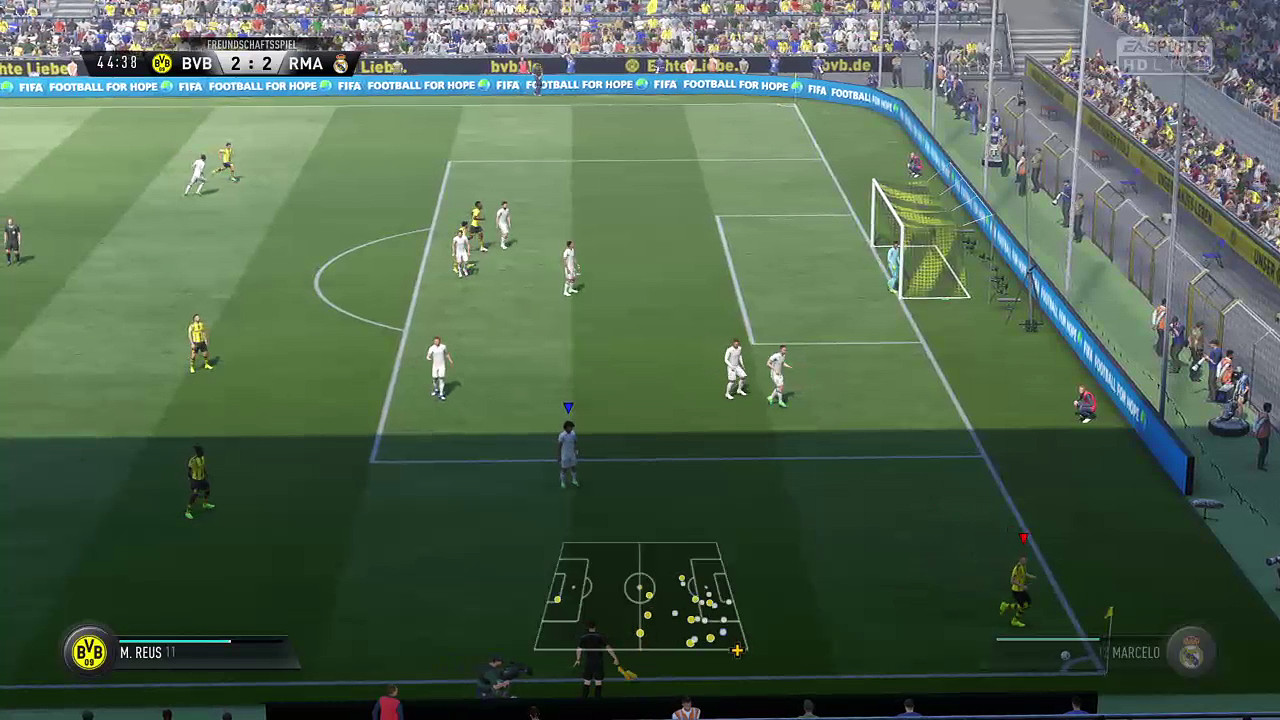Image resolution: width=1280 pixels, height=720 pixels.
Task: Click the radar minimap of the pitch
Action: point(640,596)
